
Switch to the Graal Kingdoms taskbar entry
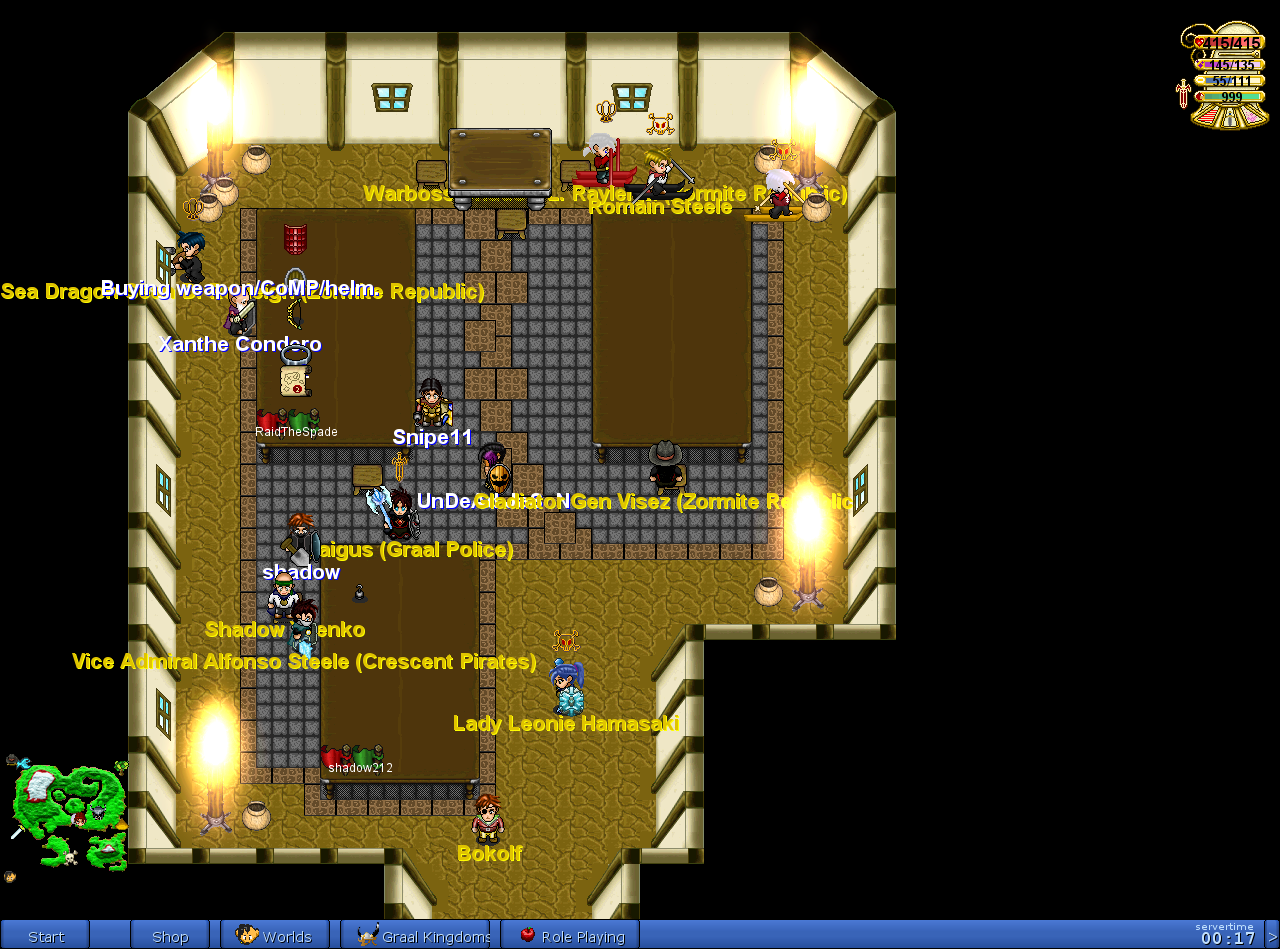click(415, 936)
